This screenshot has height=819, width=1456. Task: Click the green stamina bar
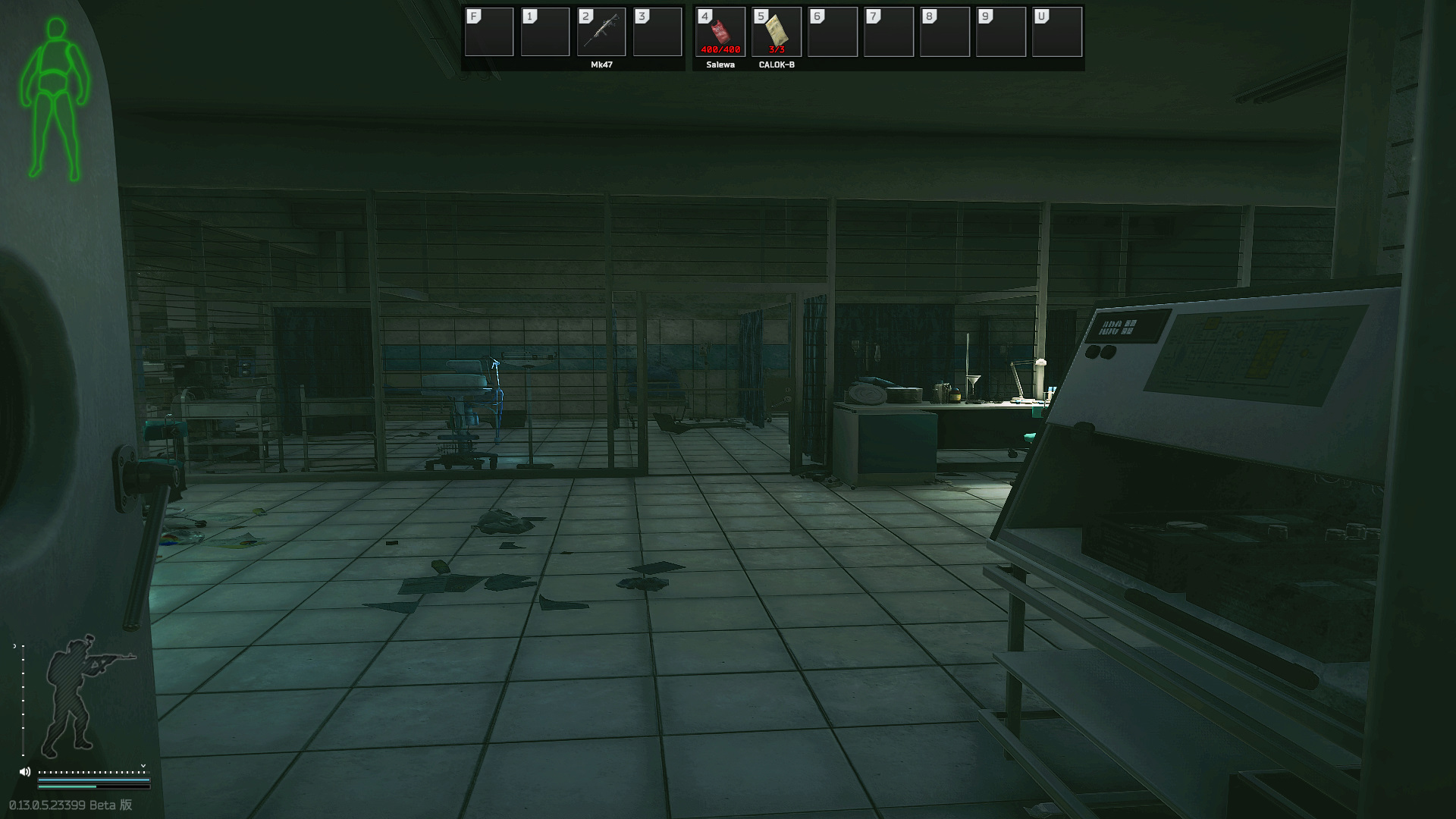point(68,786)
